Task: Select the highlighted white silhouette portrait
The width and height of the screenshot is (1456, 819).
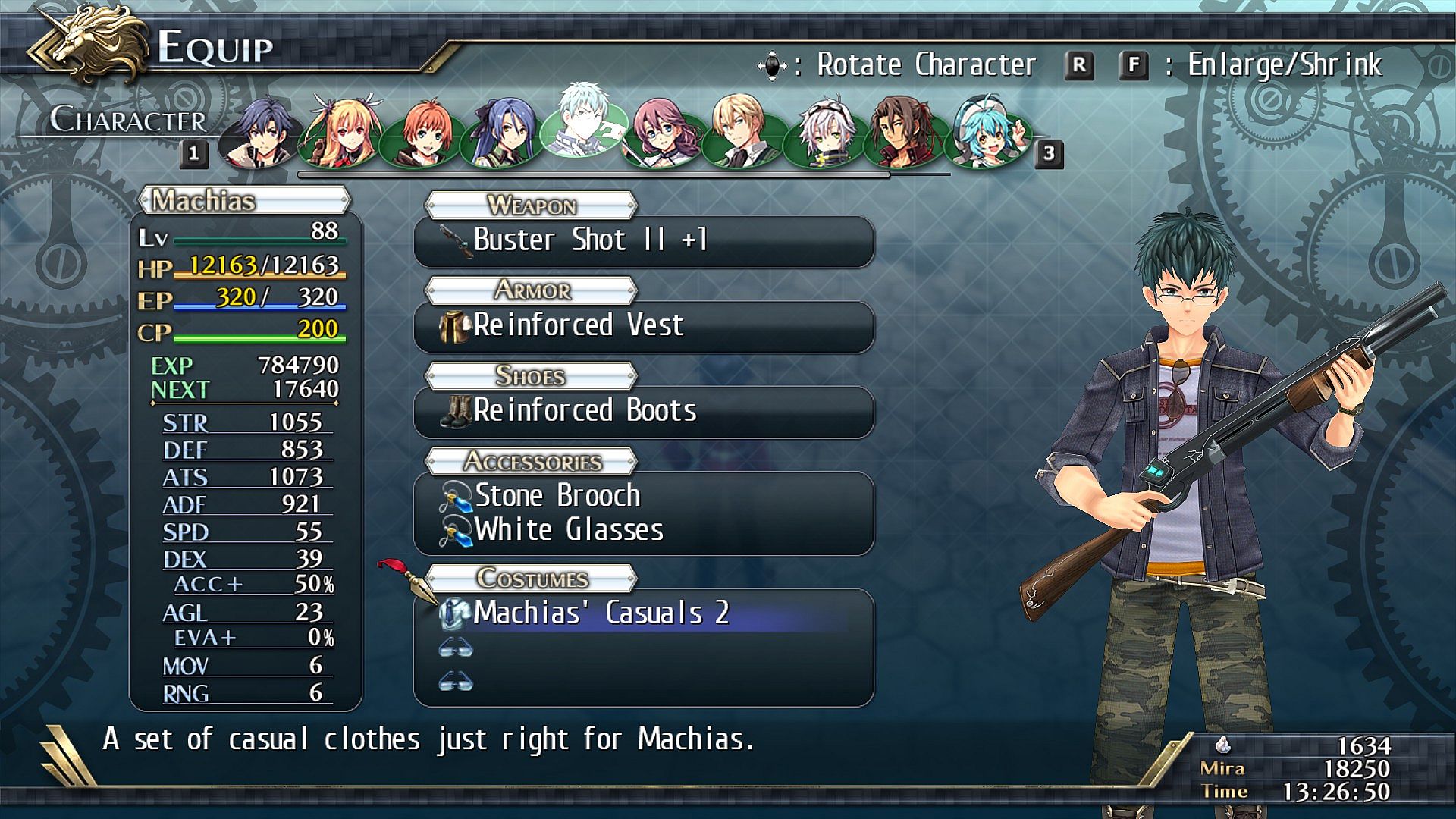Action: 584,123
